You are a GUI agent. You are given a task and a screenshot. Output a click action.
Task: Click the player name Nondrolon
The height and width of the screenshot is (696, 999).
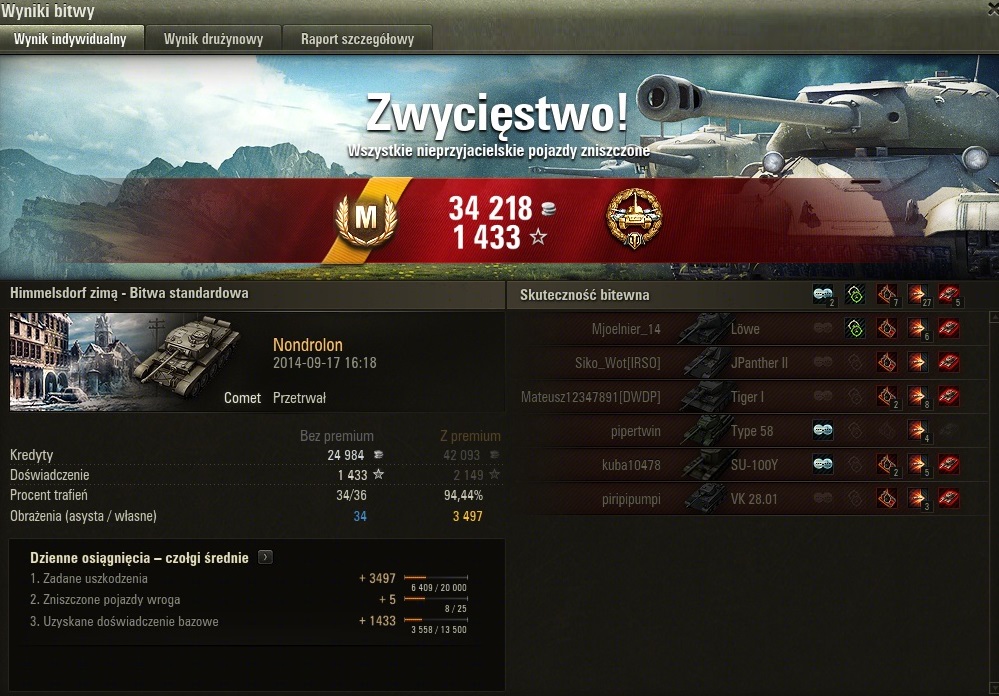(x=308, y=345)
